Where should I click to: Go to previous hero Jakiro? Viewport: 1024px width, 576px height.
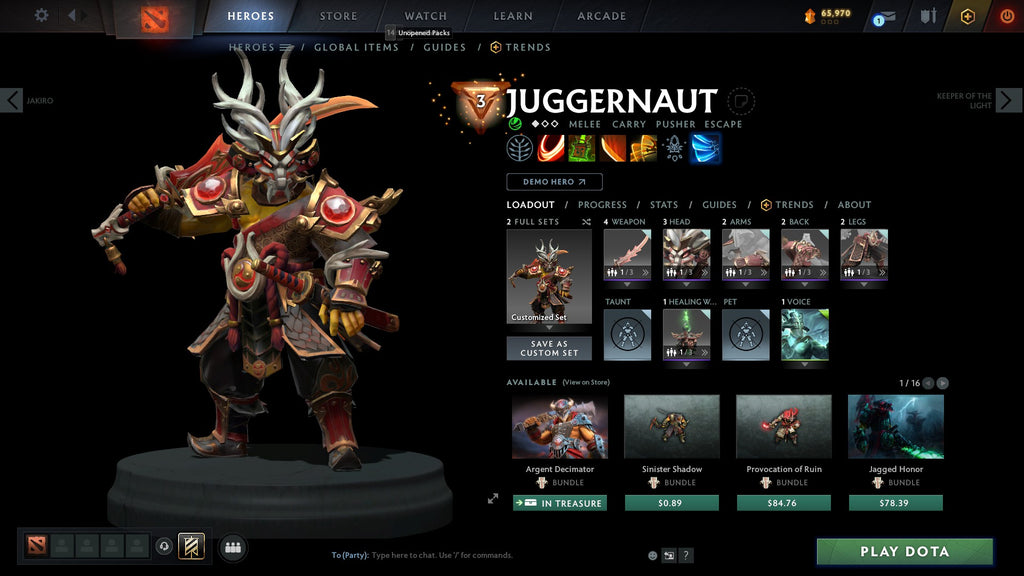(x=12, y=100)
